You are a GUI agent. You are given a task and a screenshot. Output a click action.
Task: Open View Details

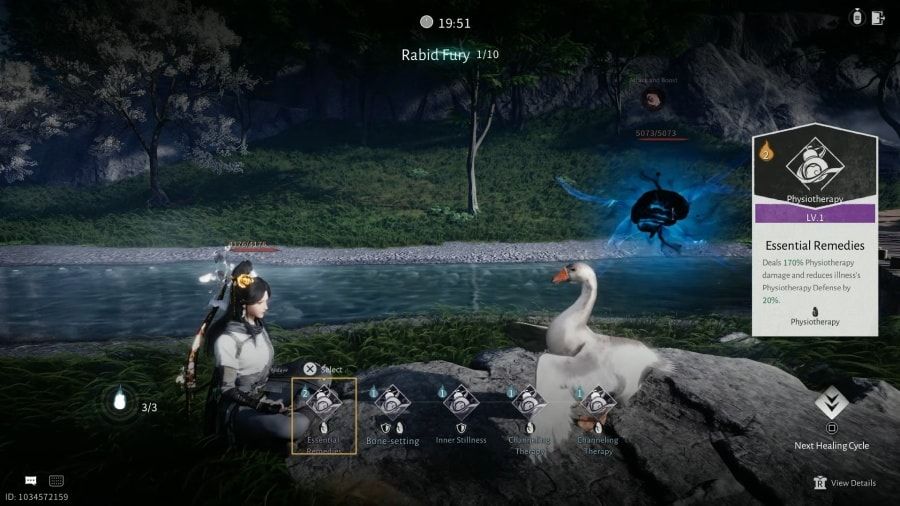click(x=845, y=483)
